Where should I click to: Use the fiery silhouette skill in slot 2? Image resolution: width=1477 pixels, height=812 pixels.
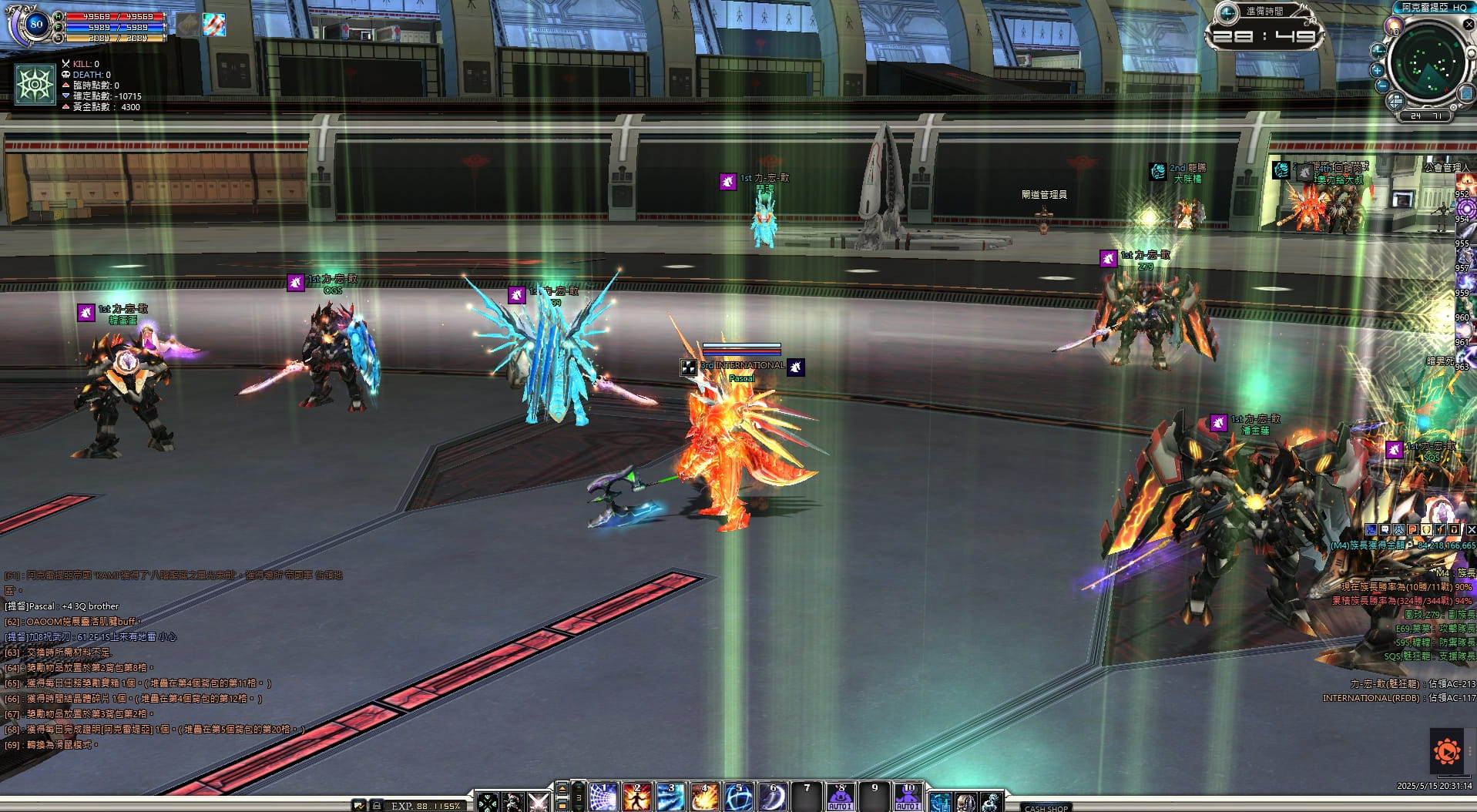pos(637,797)
